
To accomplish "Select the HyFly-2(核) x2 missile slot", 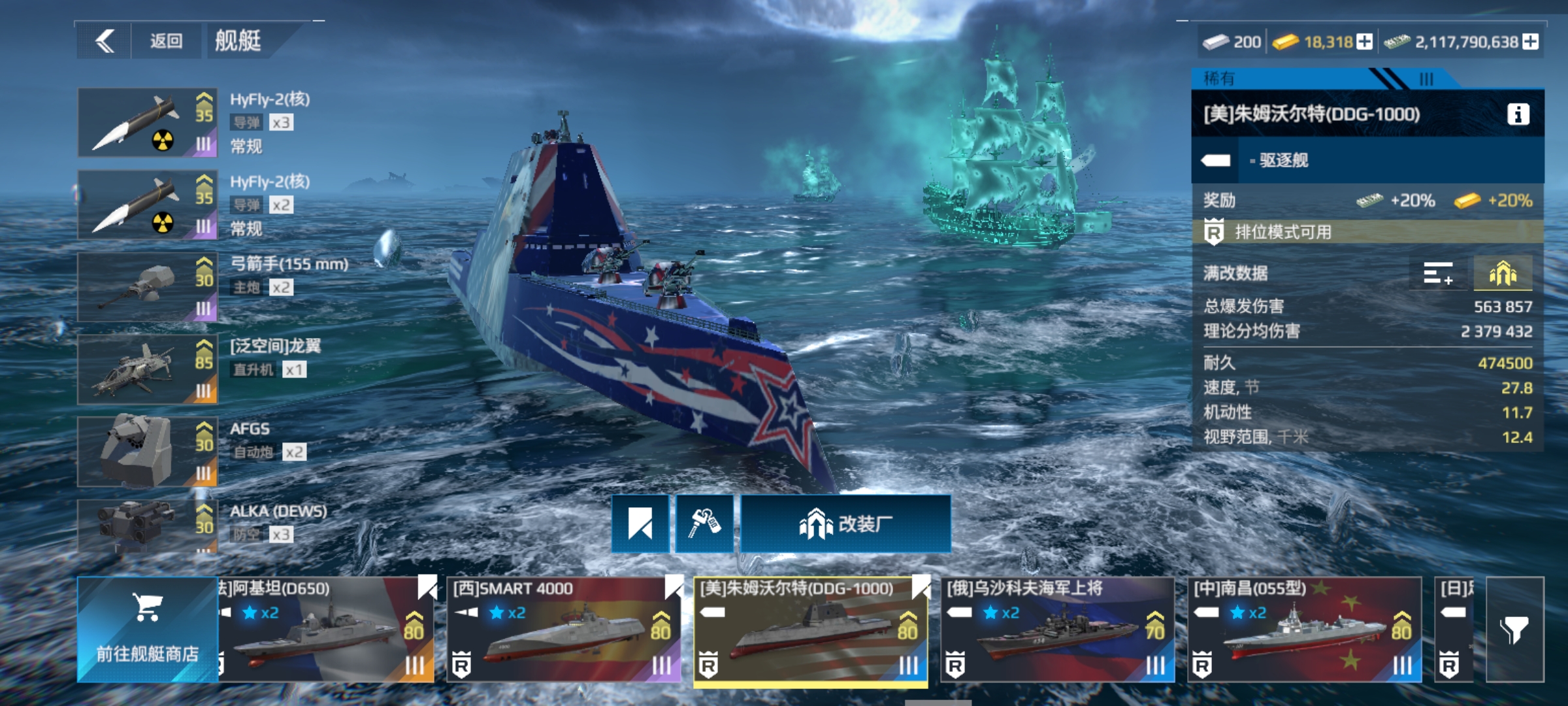I will click(148, 205).
